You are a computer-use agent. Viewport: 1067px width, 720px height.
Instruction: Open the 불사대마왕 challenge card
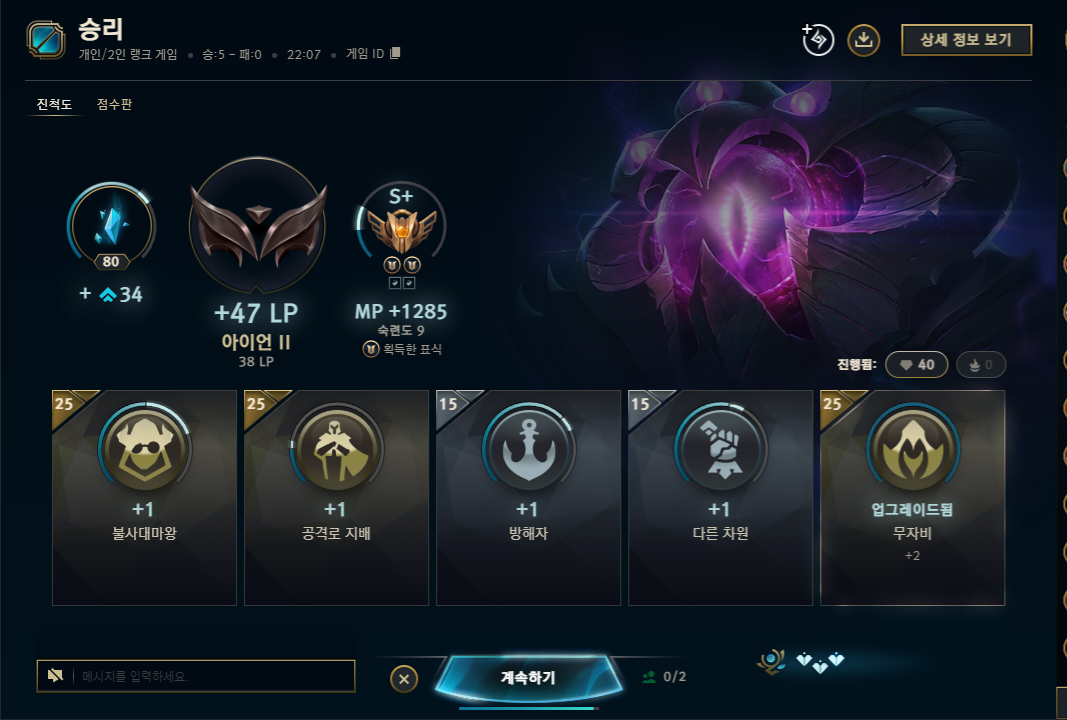pyautogui.click(x=144, y=497)
